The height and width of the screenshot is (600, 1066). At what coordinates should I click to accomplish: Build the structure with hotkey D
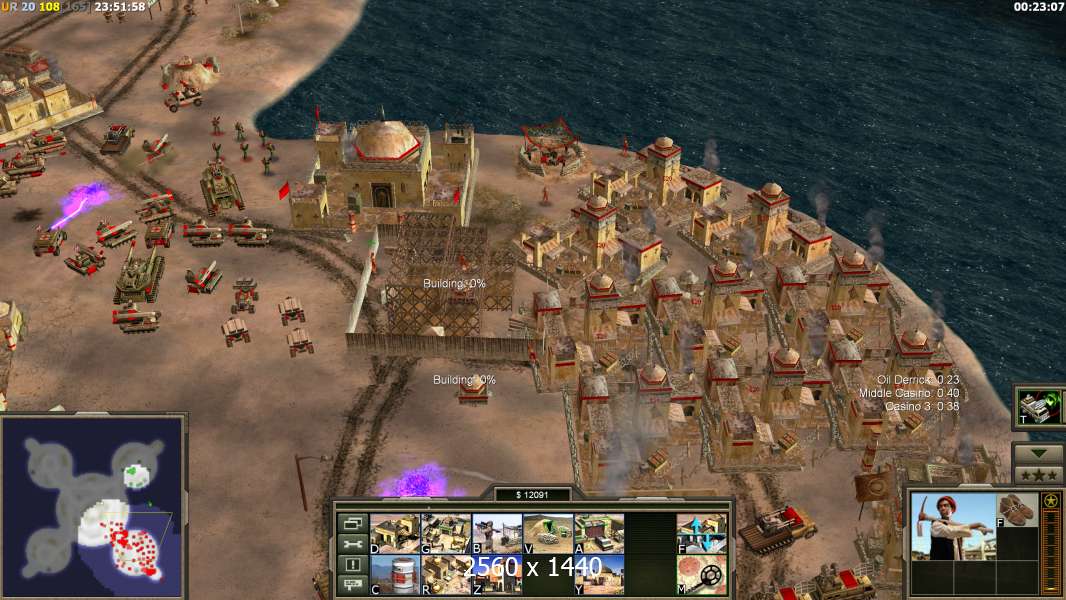[x=395, y=534]
